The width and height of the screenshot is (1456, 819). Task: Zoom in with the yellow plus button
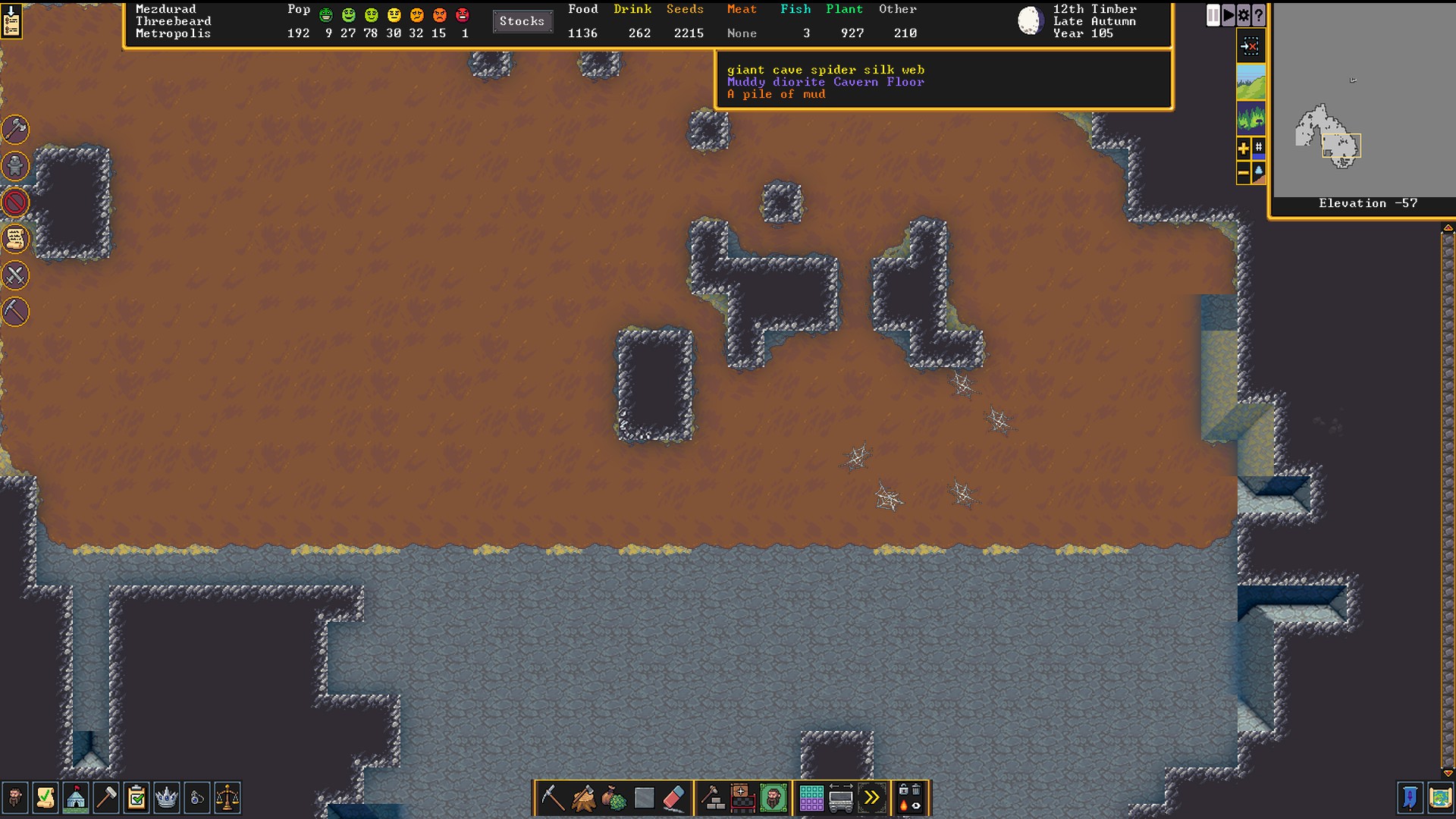1244,149
